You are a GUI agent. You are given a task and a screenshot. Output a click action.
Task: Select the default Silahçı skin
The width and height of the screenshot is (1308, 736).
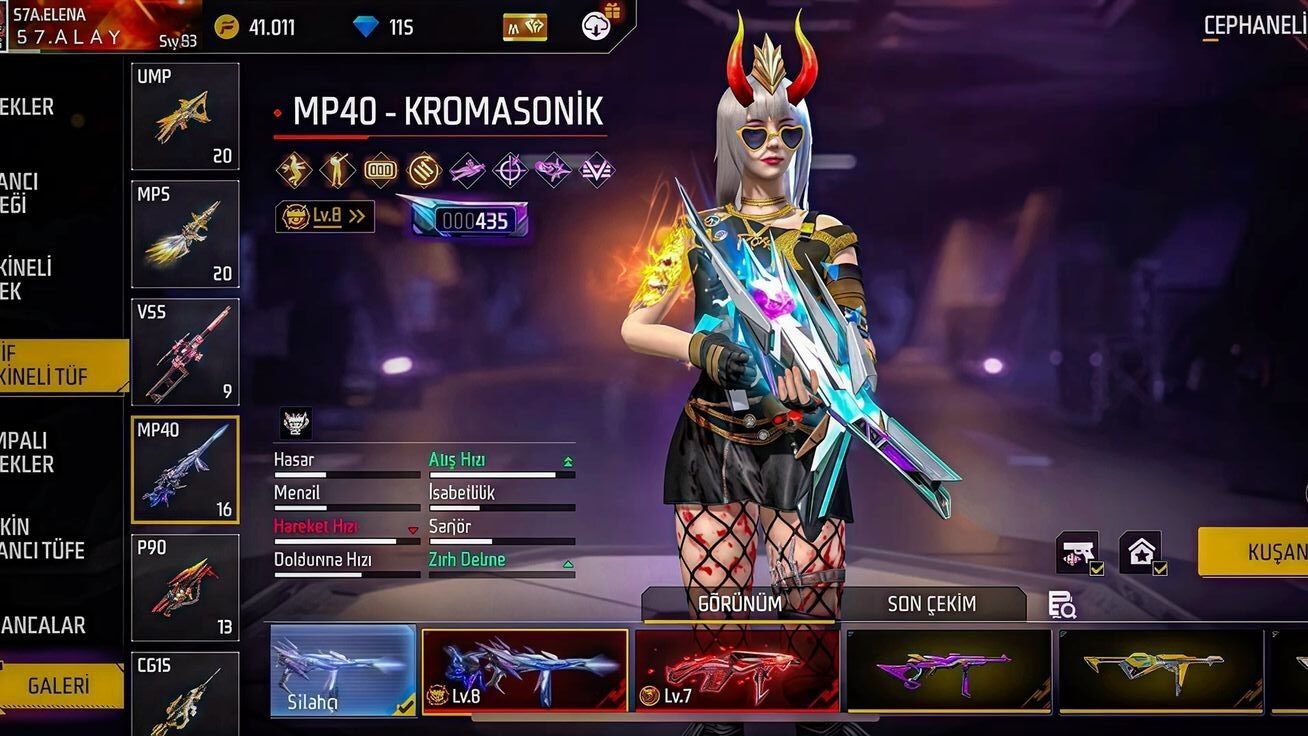342,670
